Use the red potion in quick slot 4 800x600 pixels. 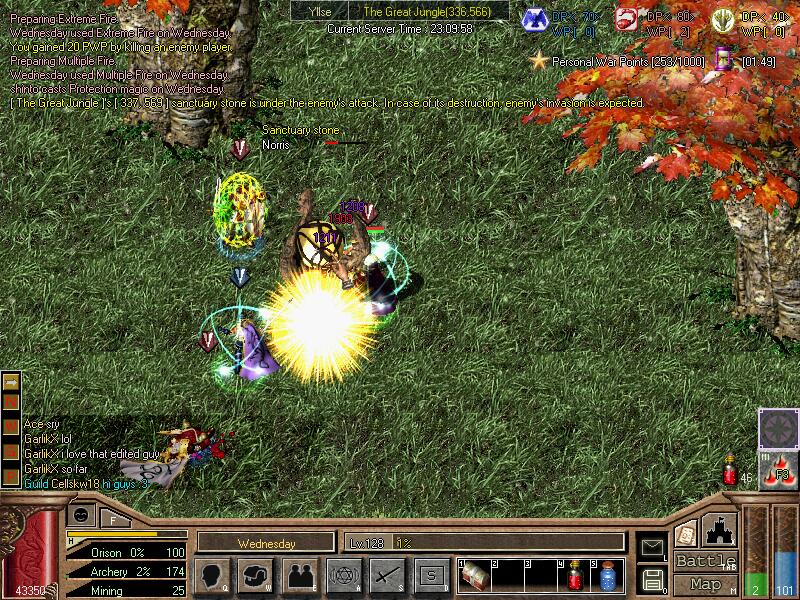click(576, 576)
